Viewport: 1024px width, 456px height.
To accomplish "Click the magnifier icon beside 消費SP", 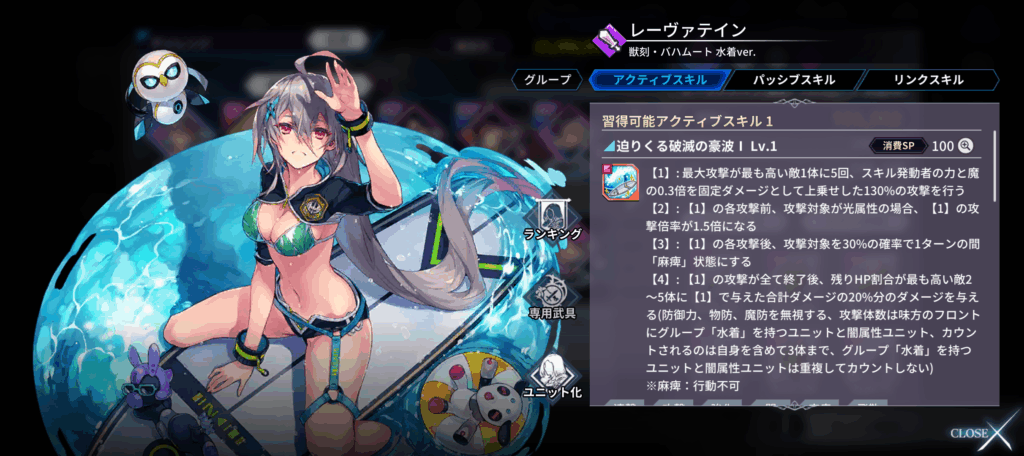I will (x=966, y=146).
